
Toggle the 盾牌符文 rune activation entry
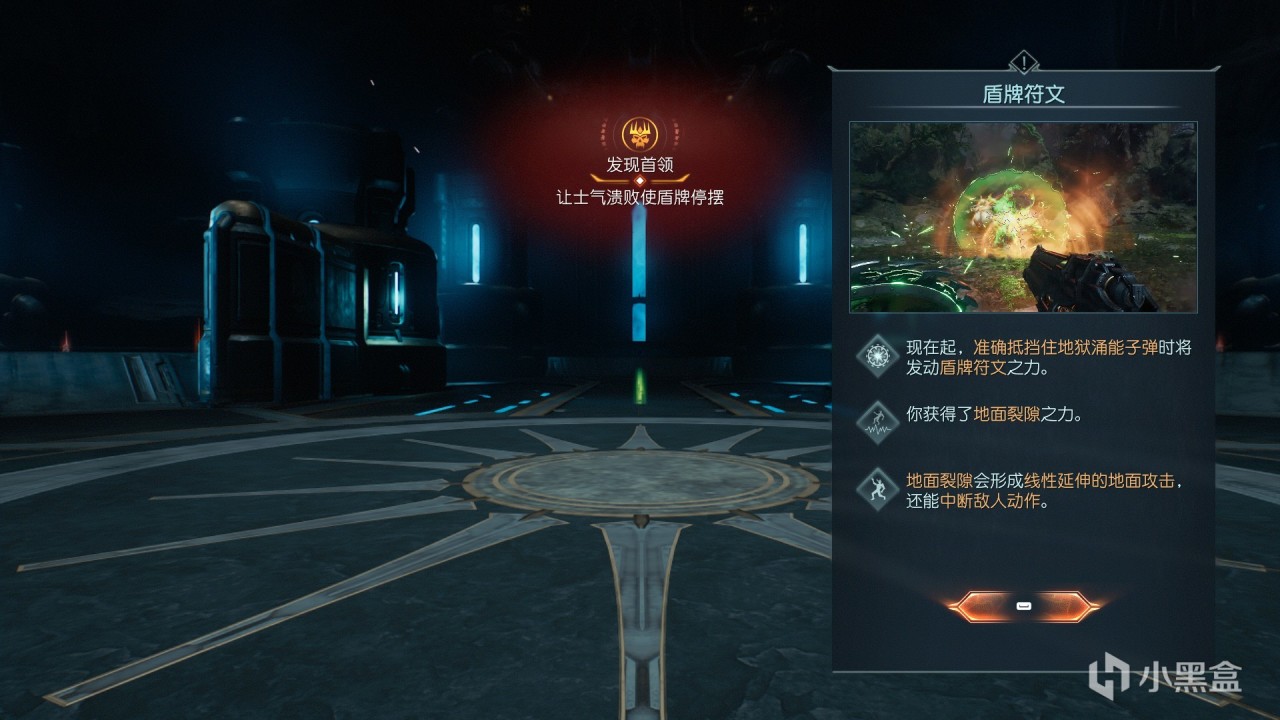[x=1030, y=360]
